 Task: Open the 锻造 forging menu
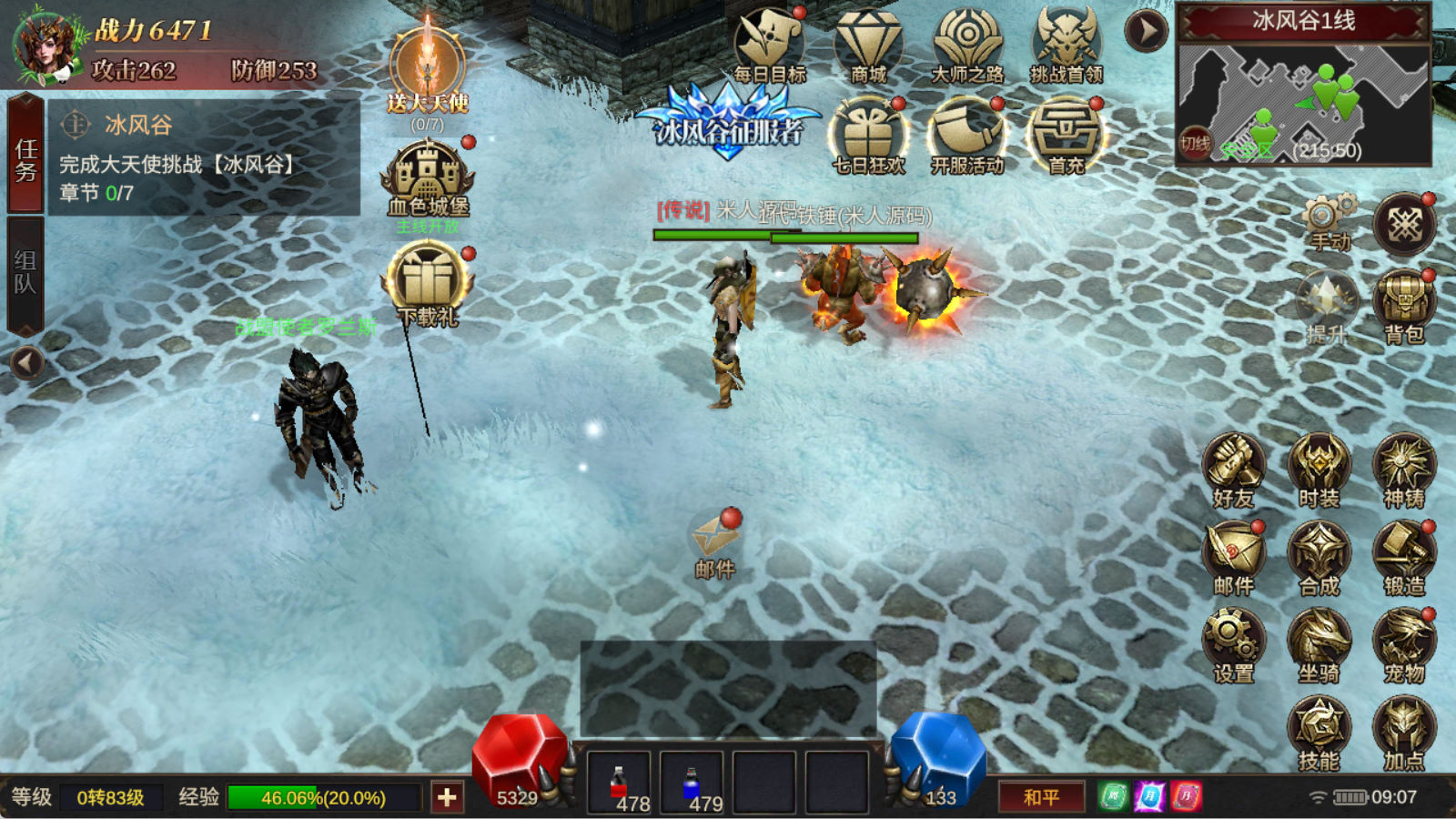tap(1403, 557)
